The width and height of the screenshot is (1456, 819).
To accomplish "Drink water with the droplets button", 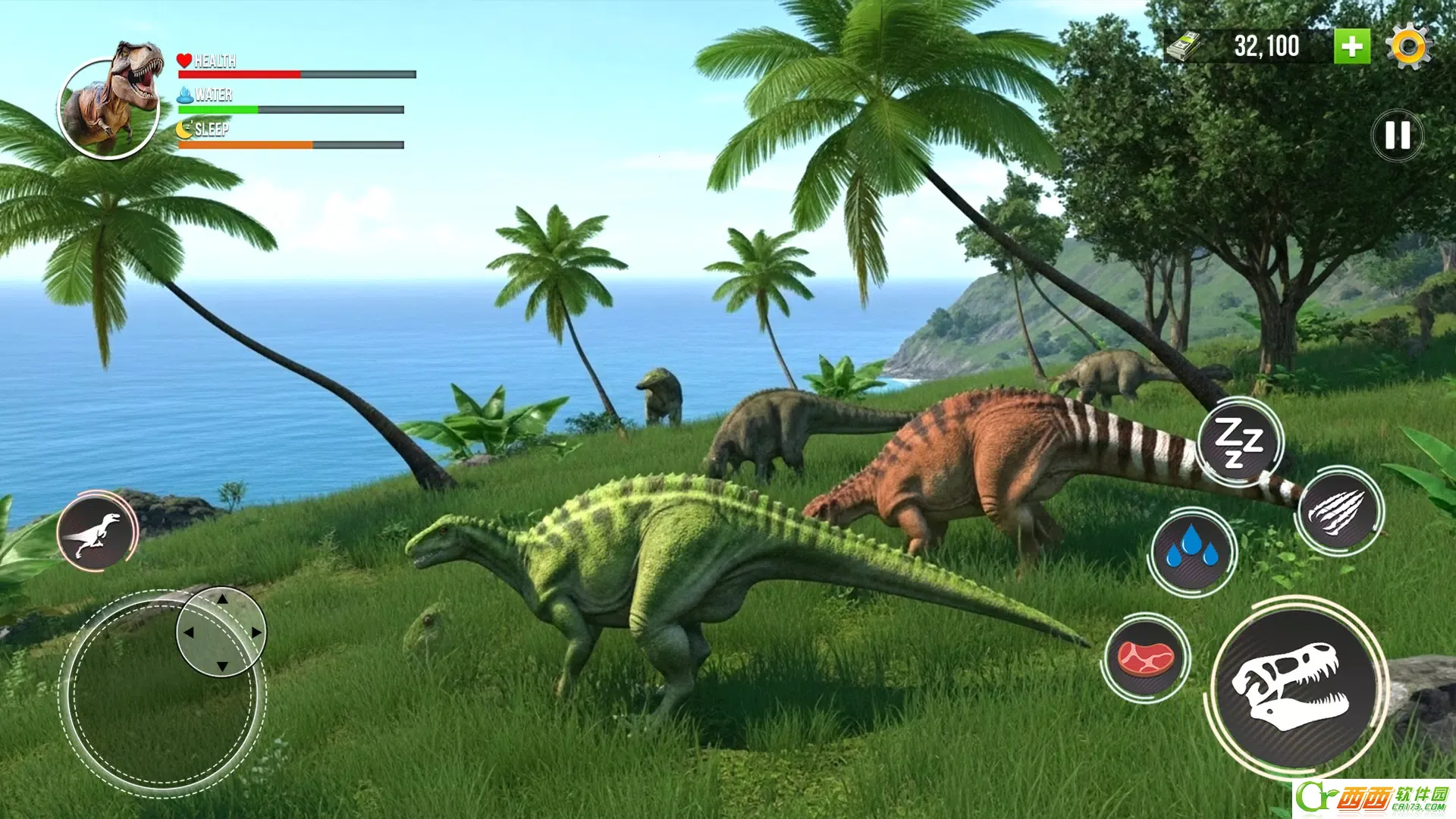I will tap(1191, 551).
